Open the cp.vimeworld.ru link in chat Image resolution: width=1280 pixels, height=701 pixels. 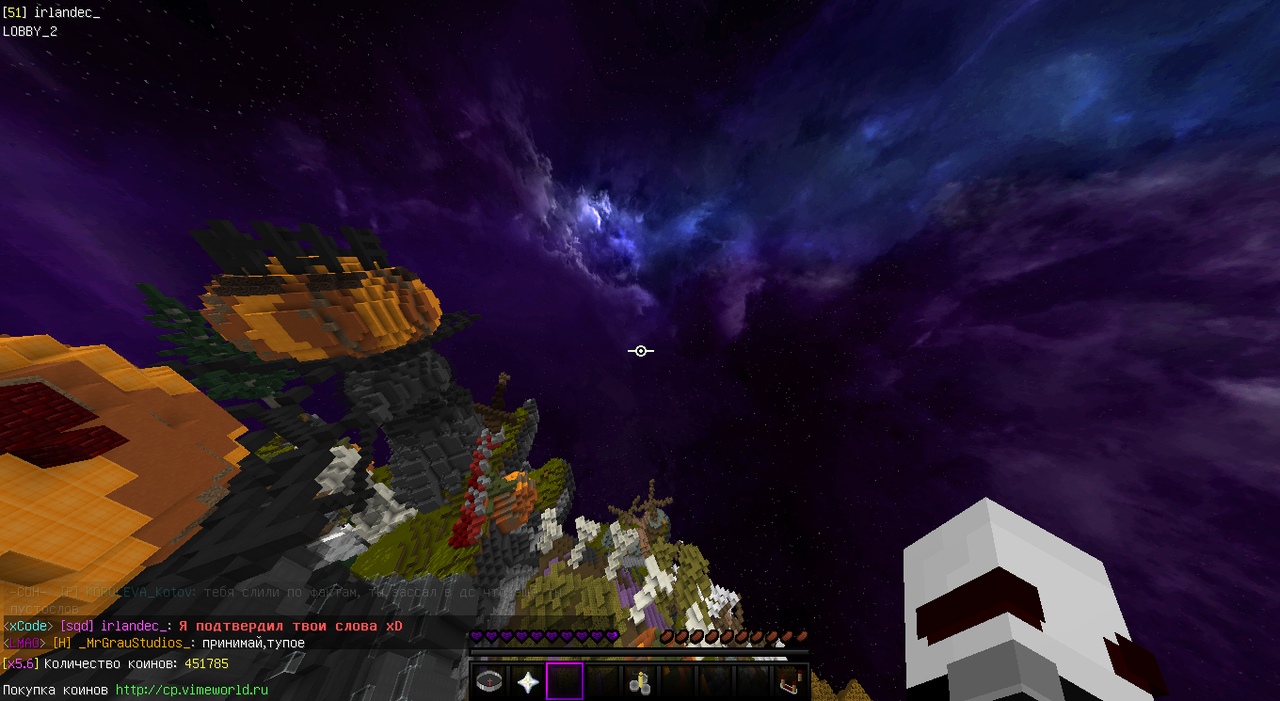pyautogui.click(x=192, y=690)
